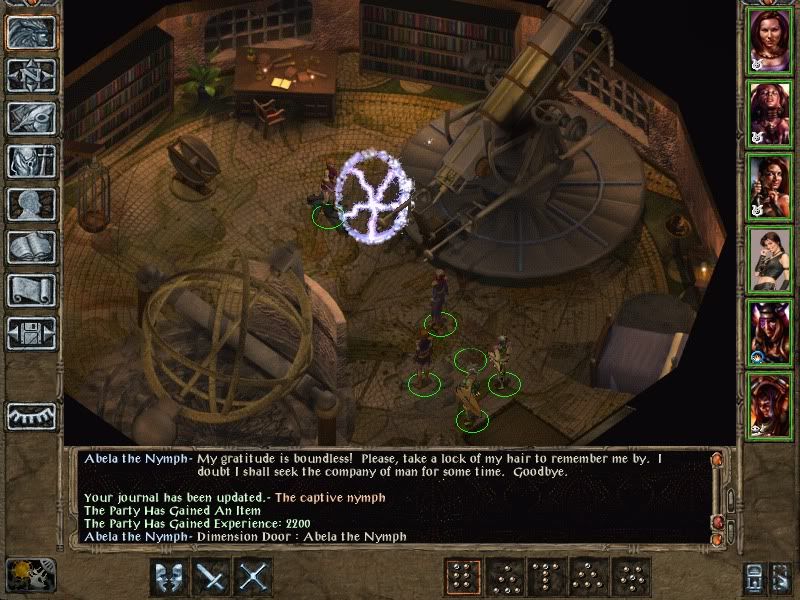
Task: Open the priest scroll spells
Action: 31,290
